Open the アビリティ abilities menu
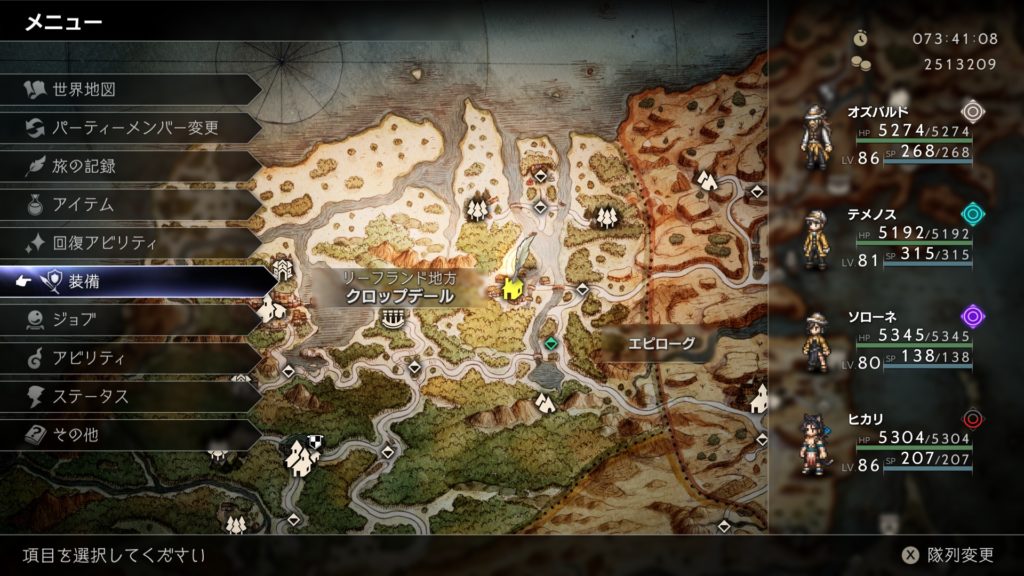This screenshot has width=1024, height=576. tap(85, 358)
